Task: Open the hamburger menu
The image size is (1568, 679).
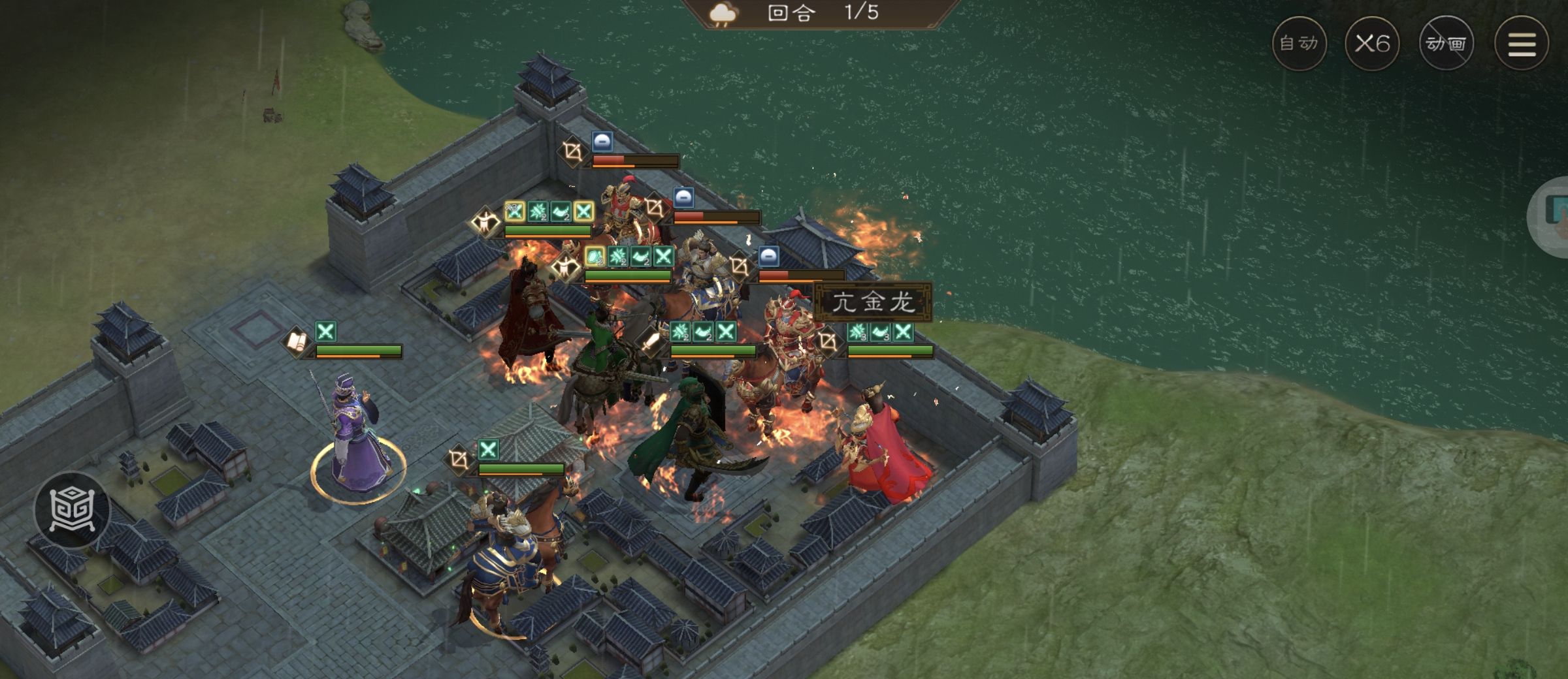Action: 1522,44
